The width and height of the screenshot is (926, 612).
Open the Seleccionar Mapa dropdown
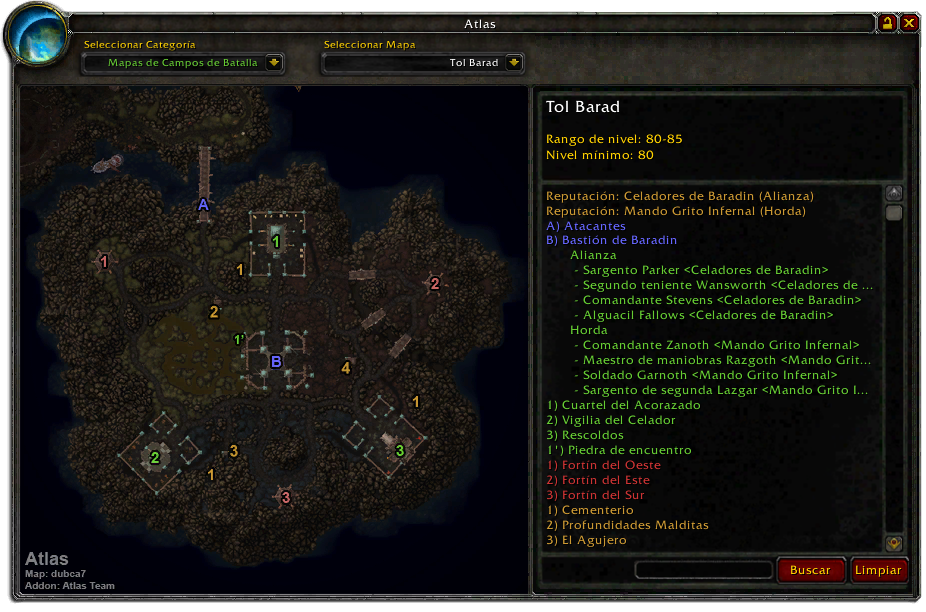pos(514,62)
